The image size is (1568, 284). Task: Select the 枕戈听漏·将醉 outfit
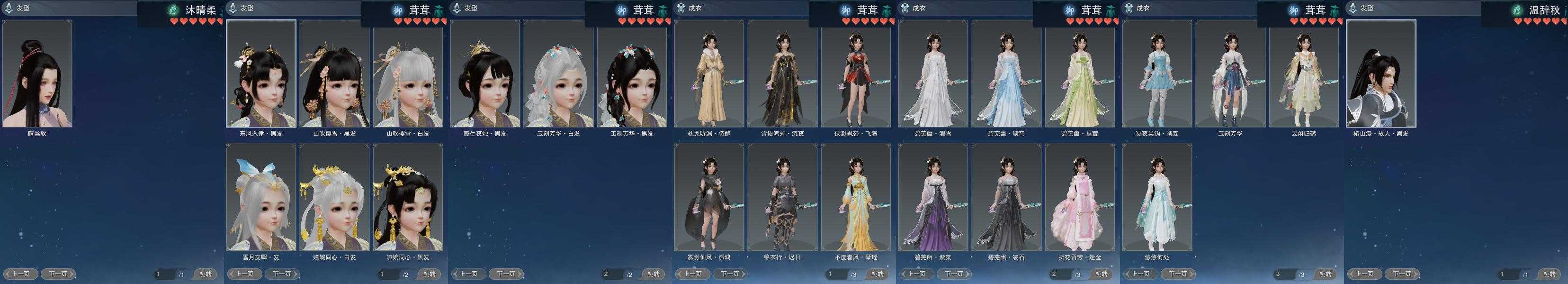pyautogui.click(x=708, y=74)
